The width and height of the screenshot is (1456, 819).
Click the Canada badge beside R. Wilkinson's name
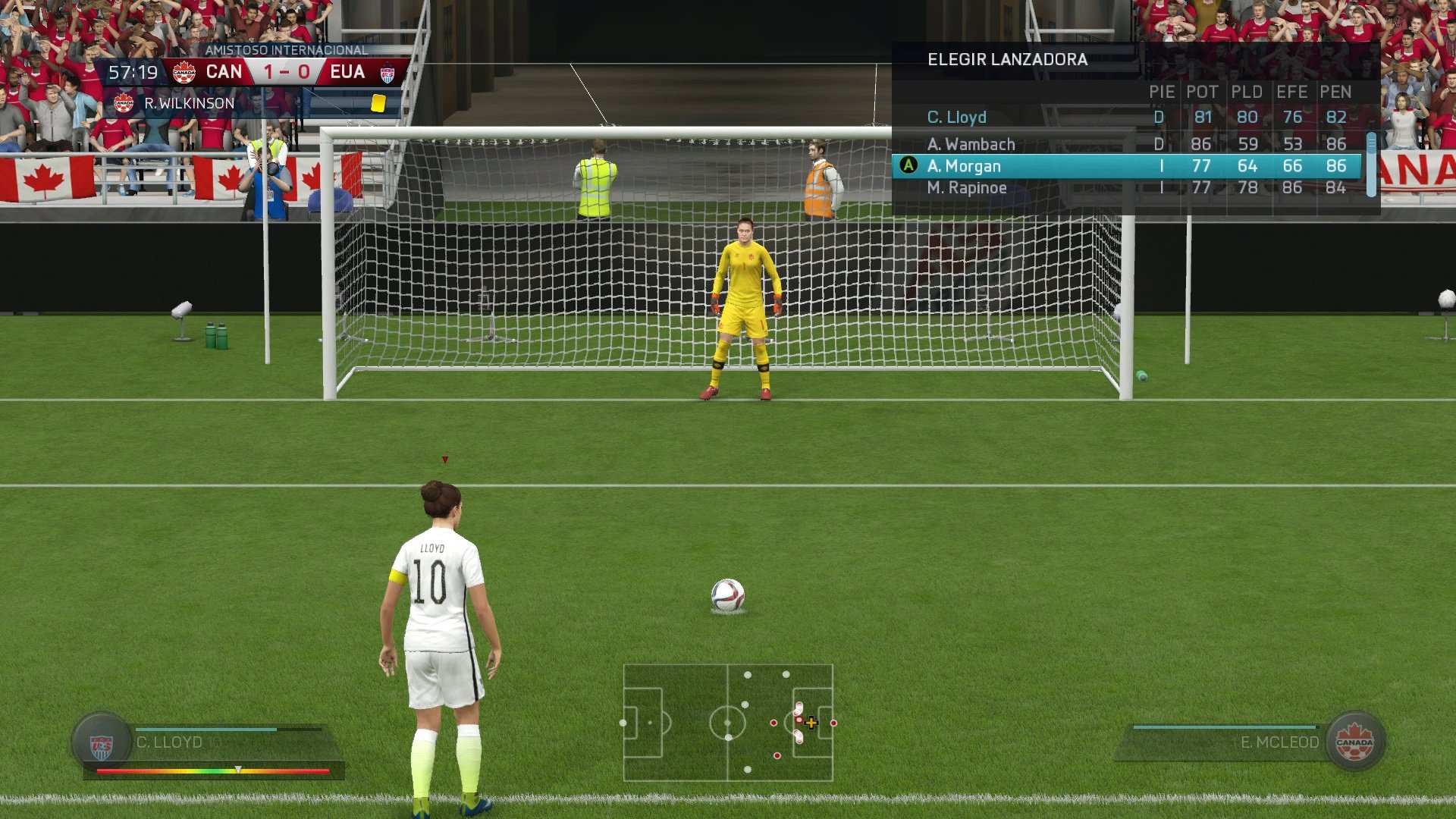pos(123,102)
